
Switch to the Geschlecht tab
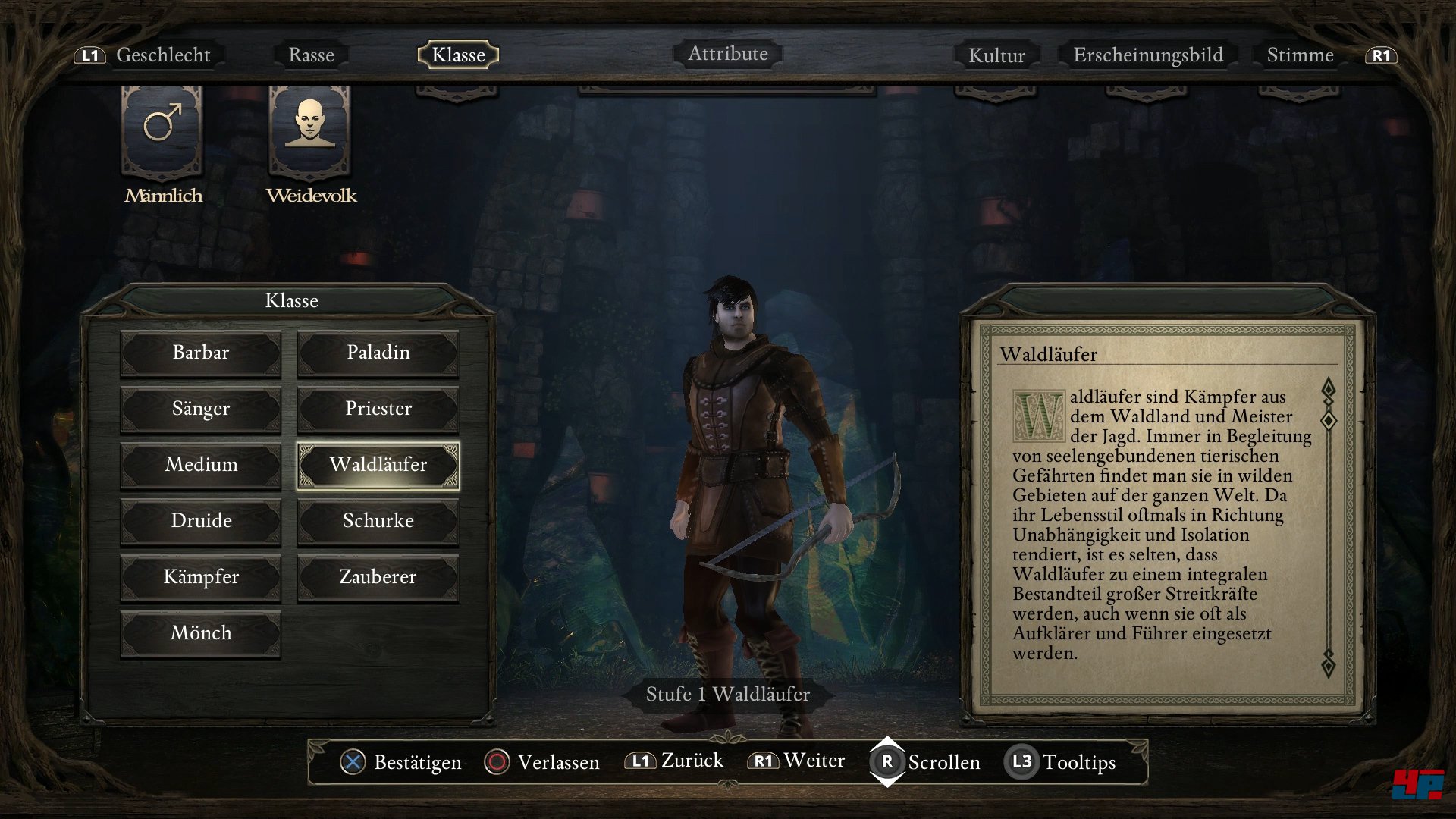pos(163,55)
